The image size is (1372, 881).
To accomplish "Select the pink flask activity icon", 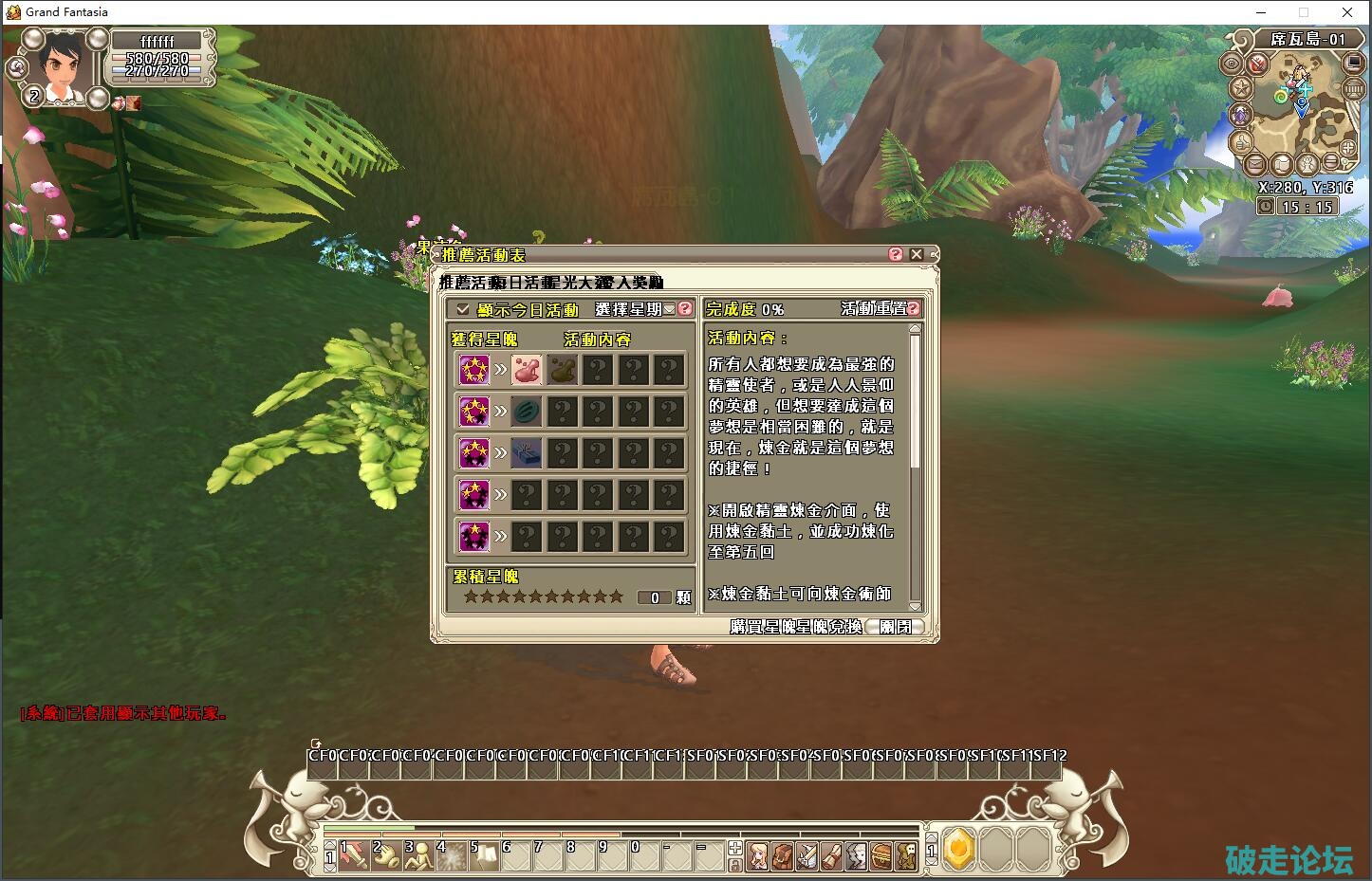I will pos(527,370).
